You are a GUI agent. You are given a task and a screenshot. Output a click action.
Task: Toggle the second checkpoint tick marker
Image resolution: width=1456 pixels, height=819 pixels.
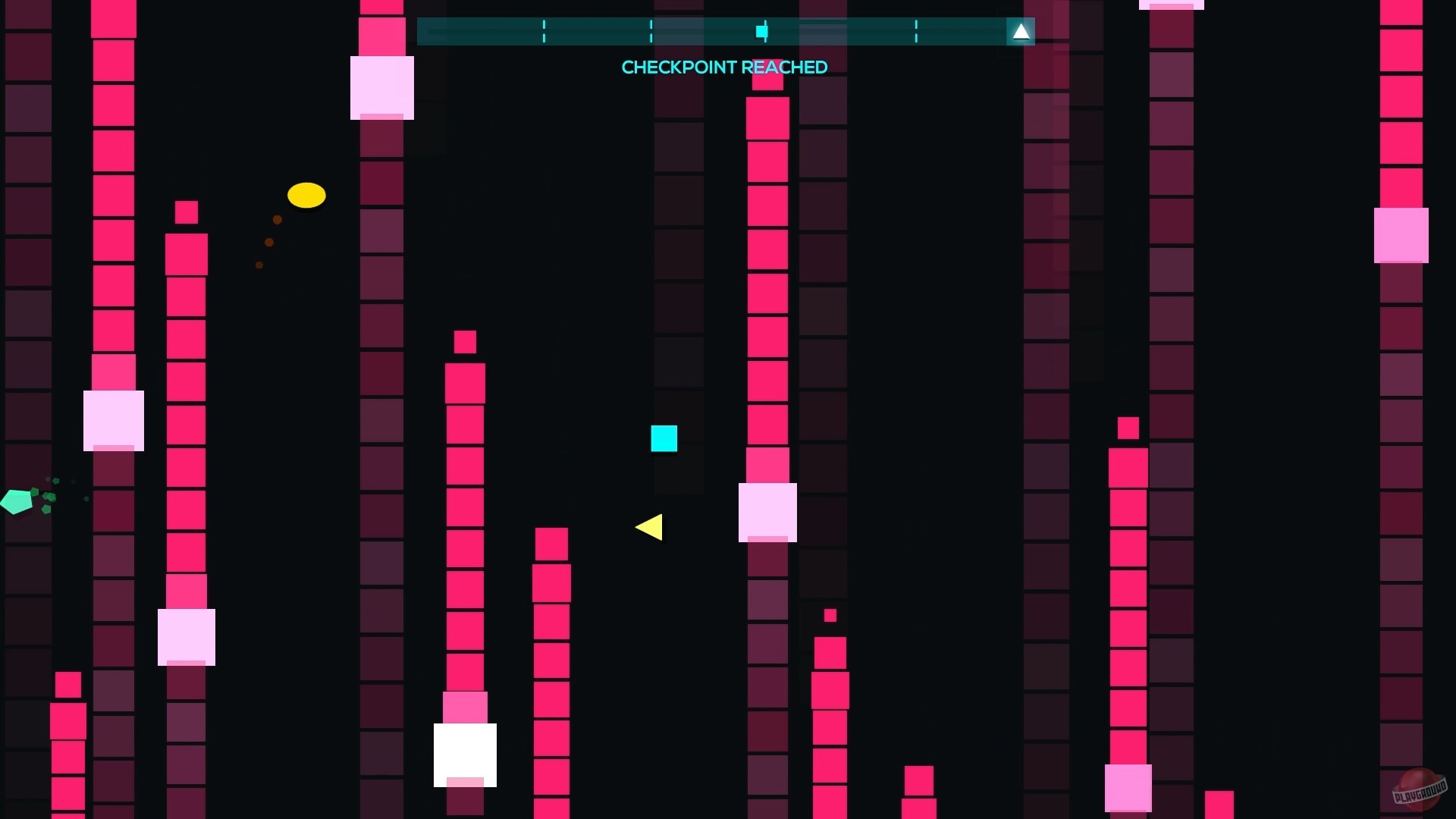651,32
